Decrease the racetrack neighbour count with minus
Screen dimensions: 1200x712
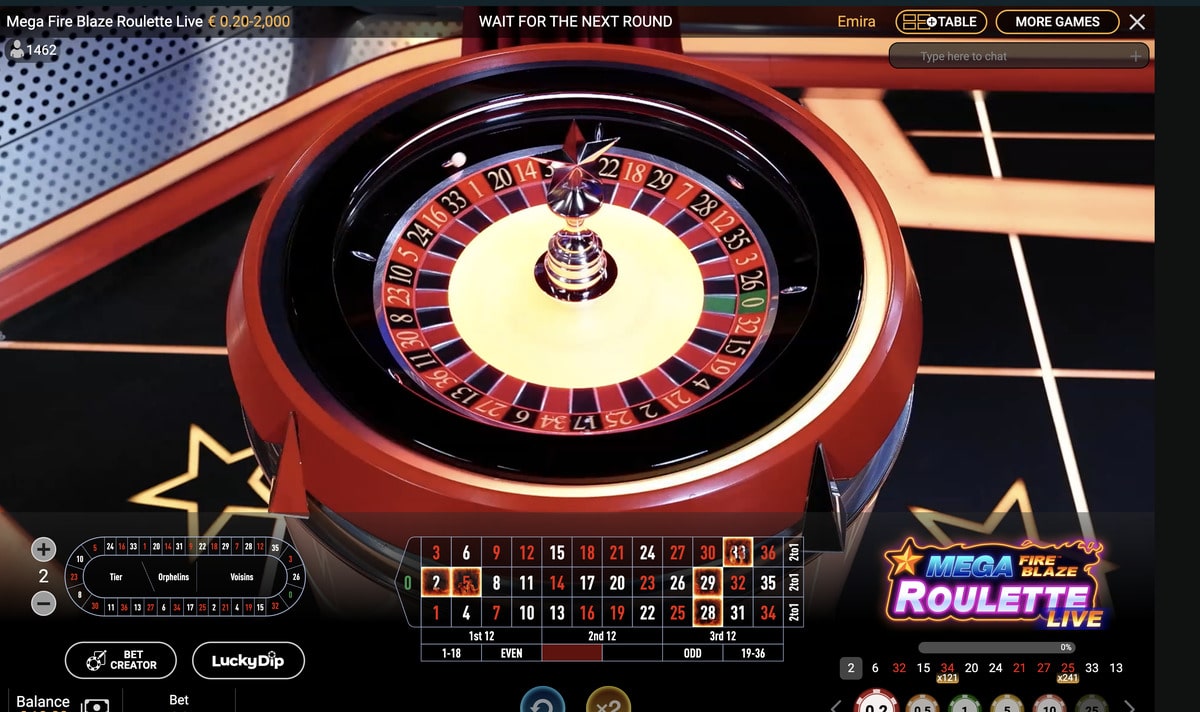click(x=43, y=603)
